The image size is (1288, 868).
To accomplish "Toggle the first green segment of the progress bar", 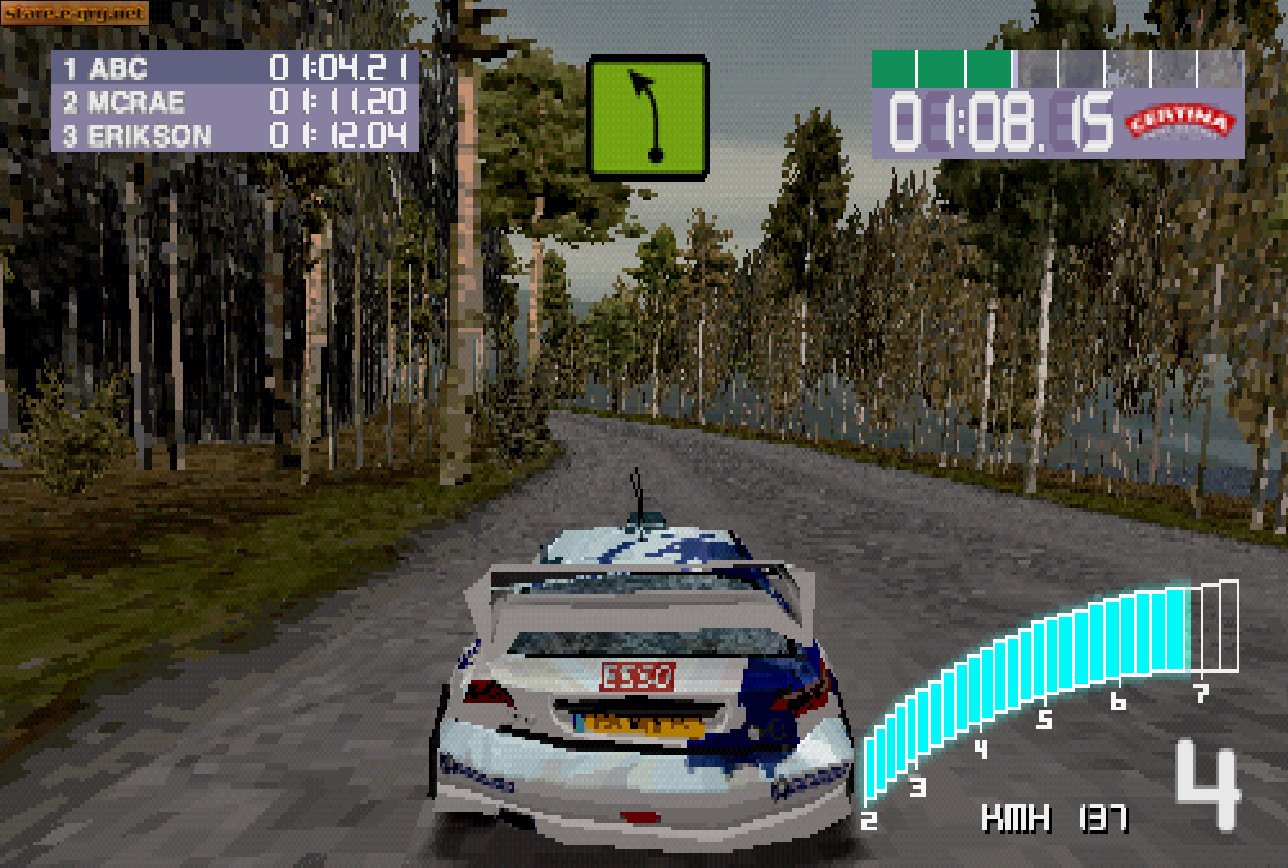I will (x=891, y=66).
